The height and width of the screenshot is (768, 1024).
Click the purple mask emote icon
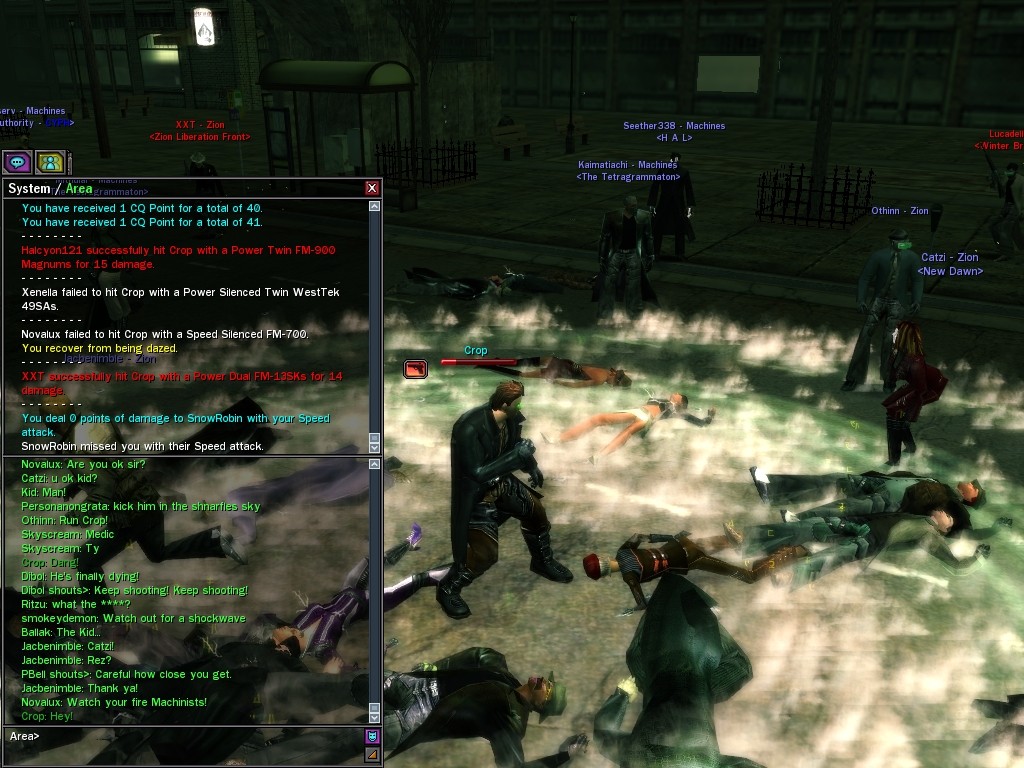click(372, 737)
